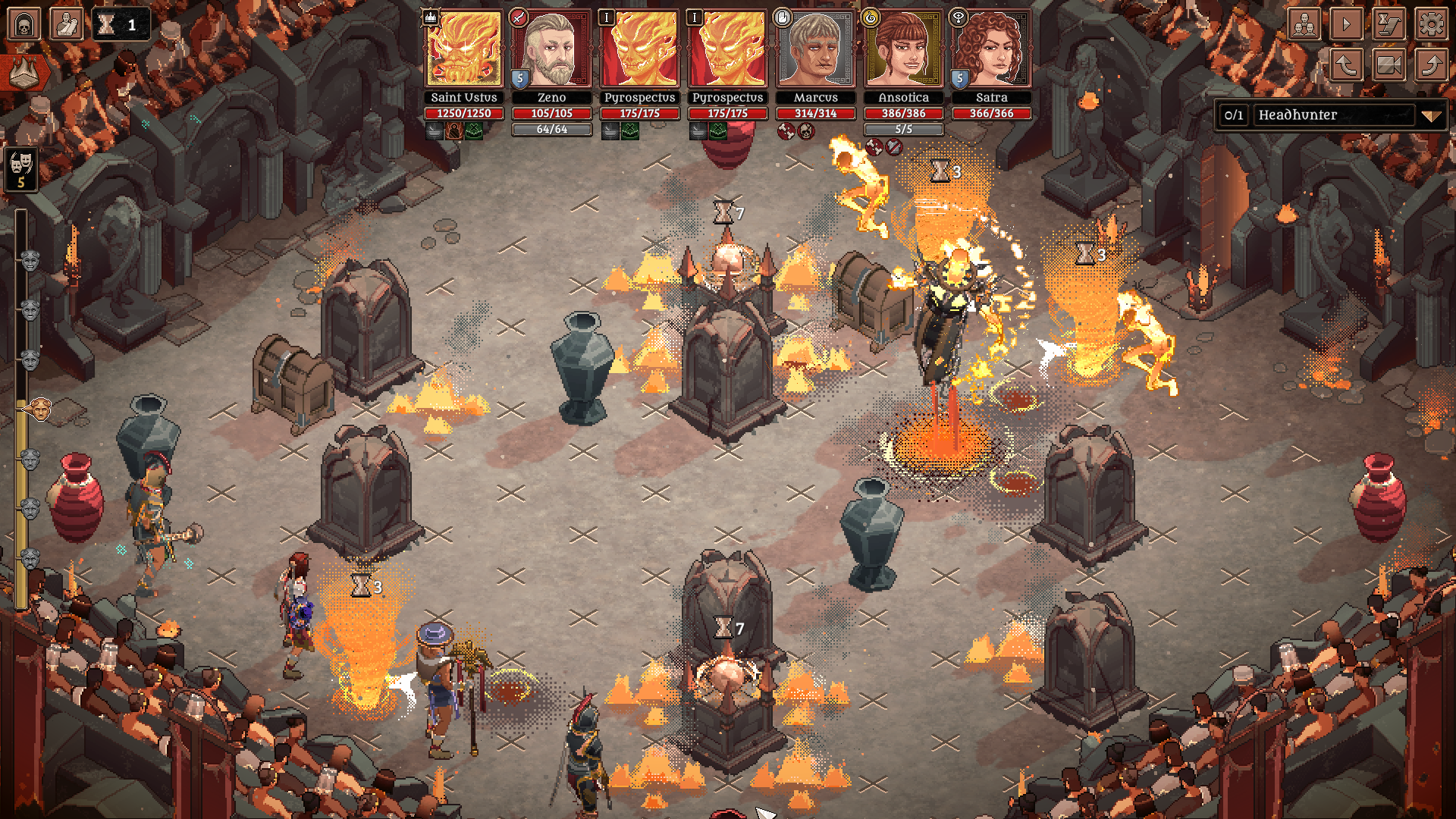The image size is (1456, 819).
Task: Open the gear settings menu
Action: pyautogui.click(x=1431, y=24)
